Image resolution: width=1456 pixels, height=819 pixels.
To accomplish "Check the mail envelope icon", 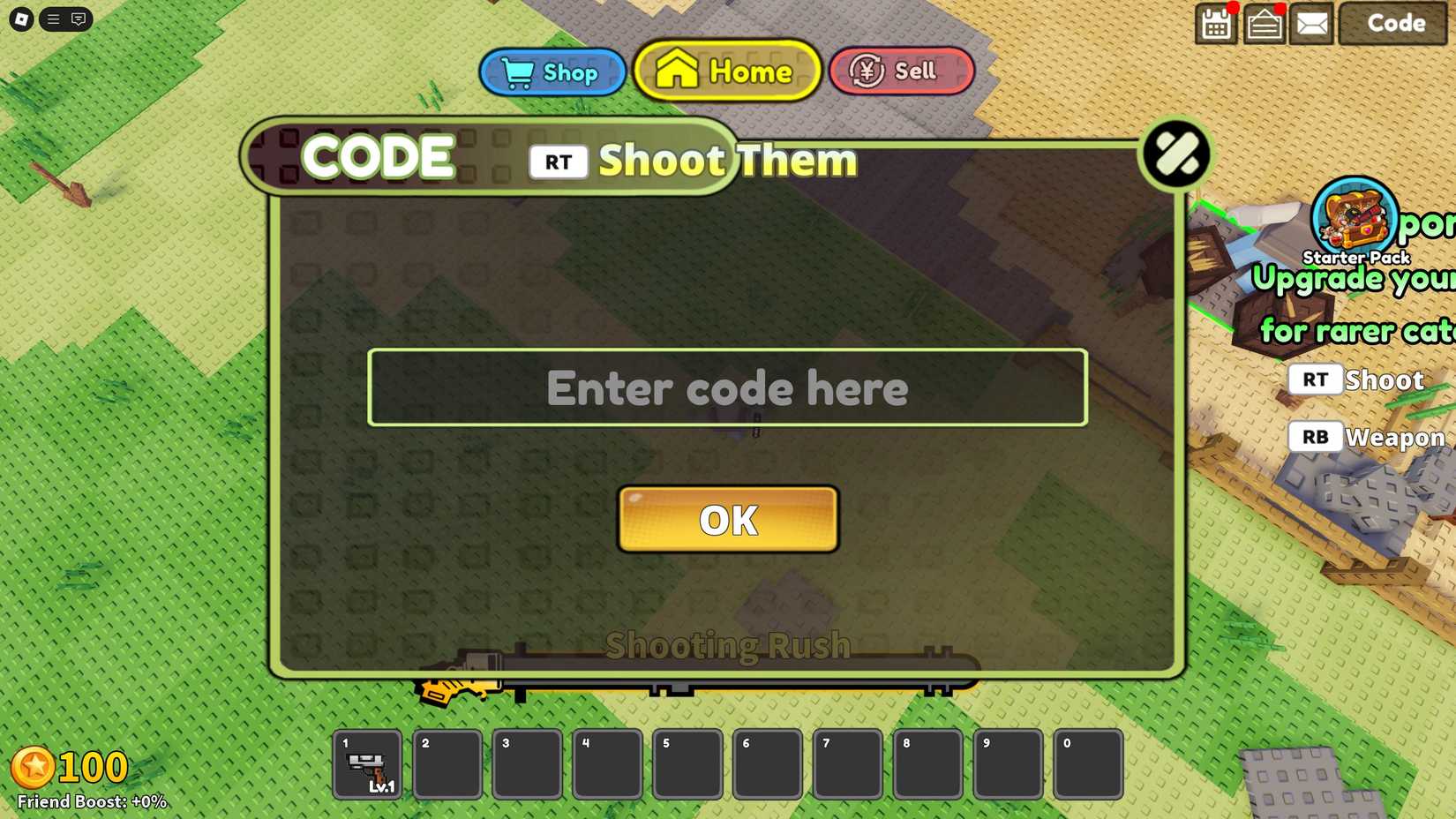I will point(1312,24).
